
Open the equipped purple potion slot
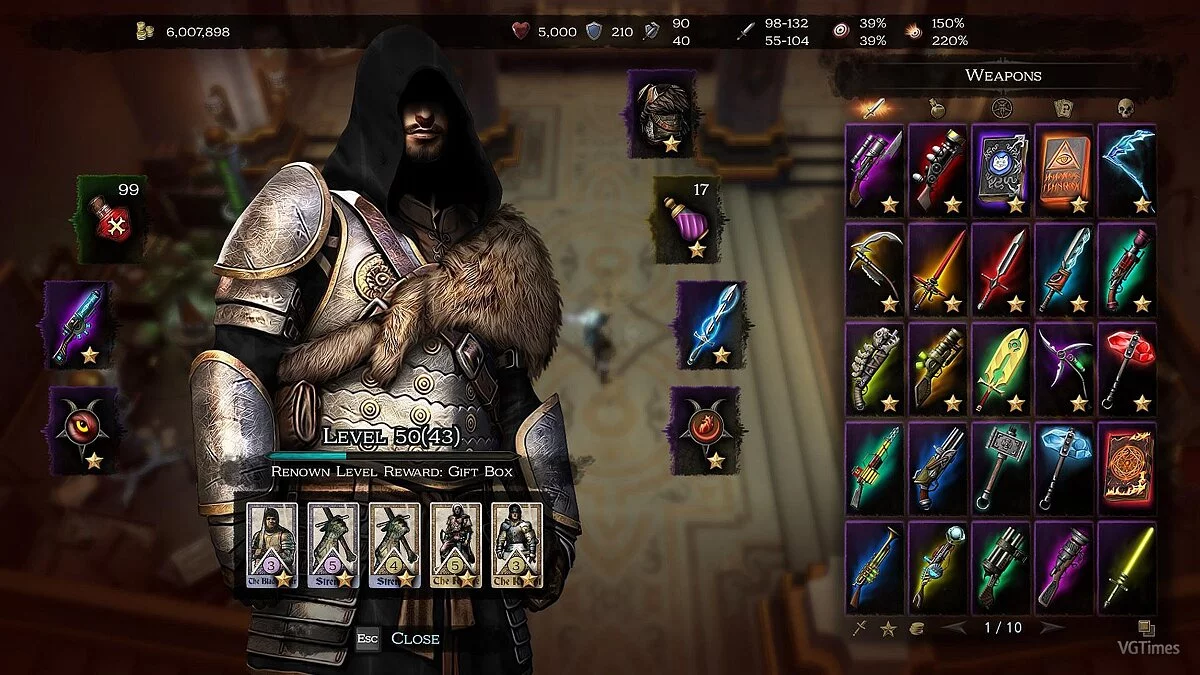[688, 220]
